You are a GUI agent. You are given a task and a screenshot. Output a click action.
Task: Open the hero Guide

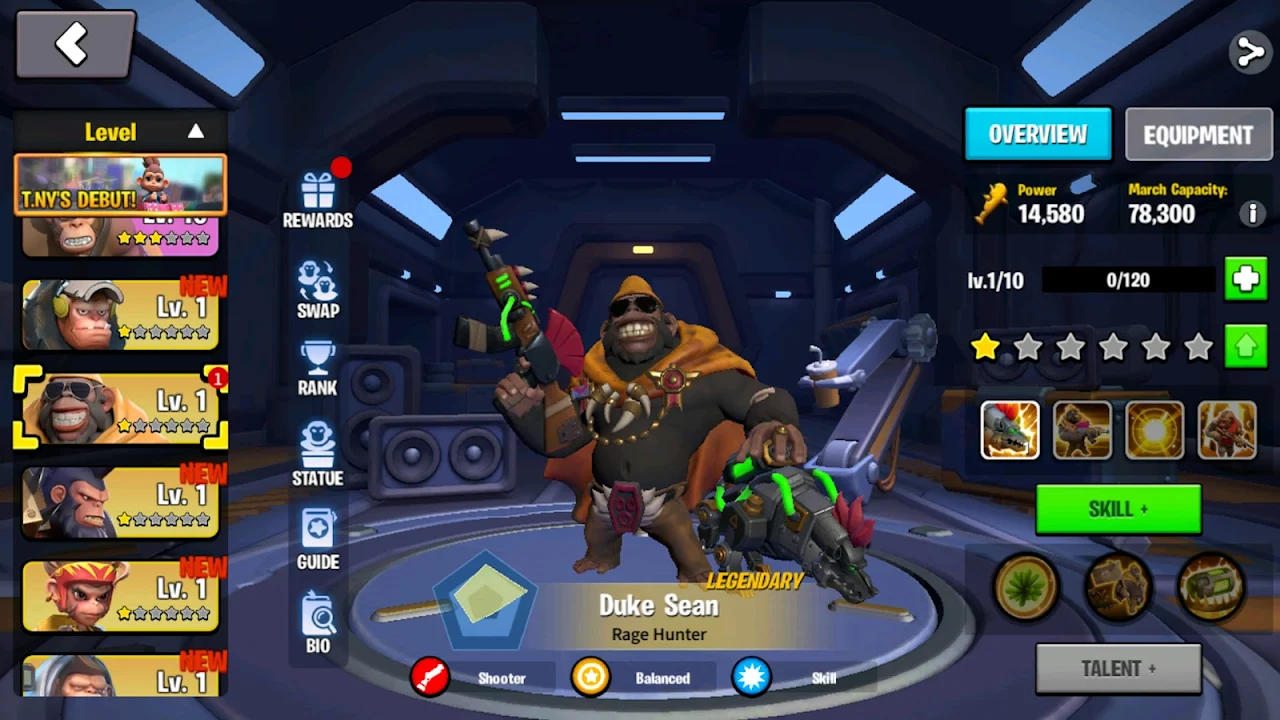pyautogui.click(x=318, y=540)
